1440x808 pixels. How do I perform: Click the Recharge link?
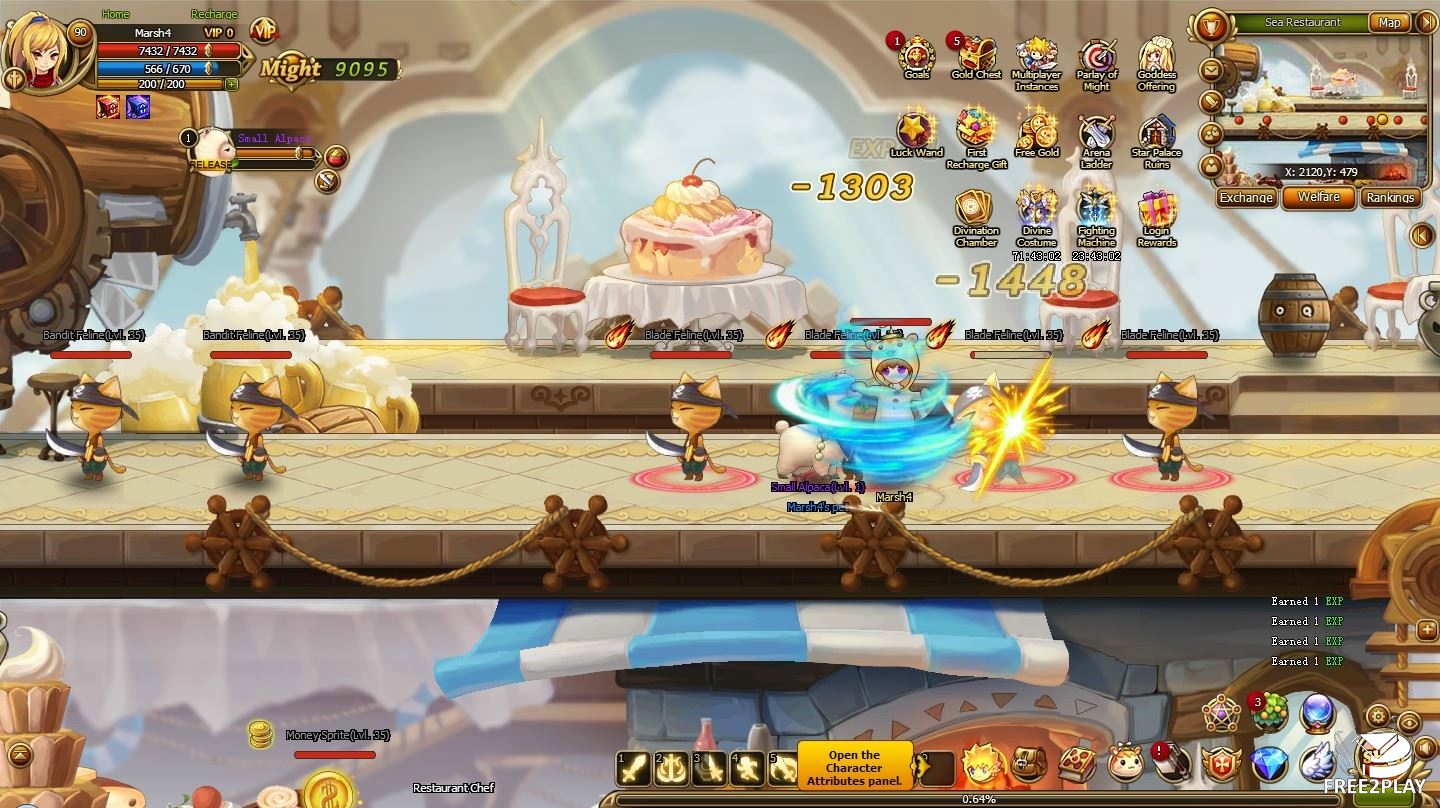(214, 14)
